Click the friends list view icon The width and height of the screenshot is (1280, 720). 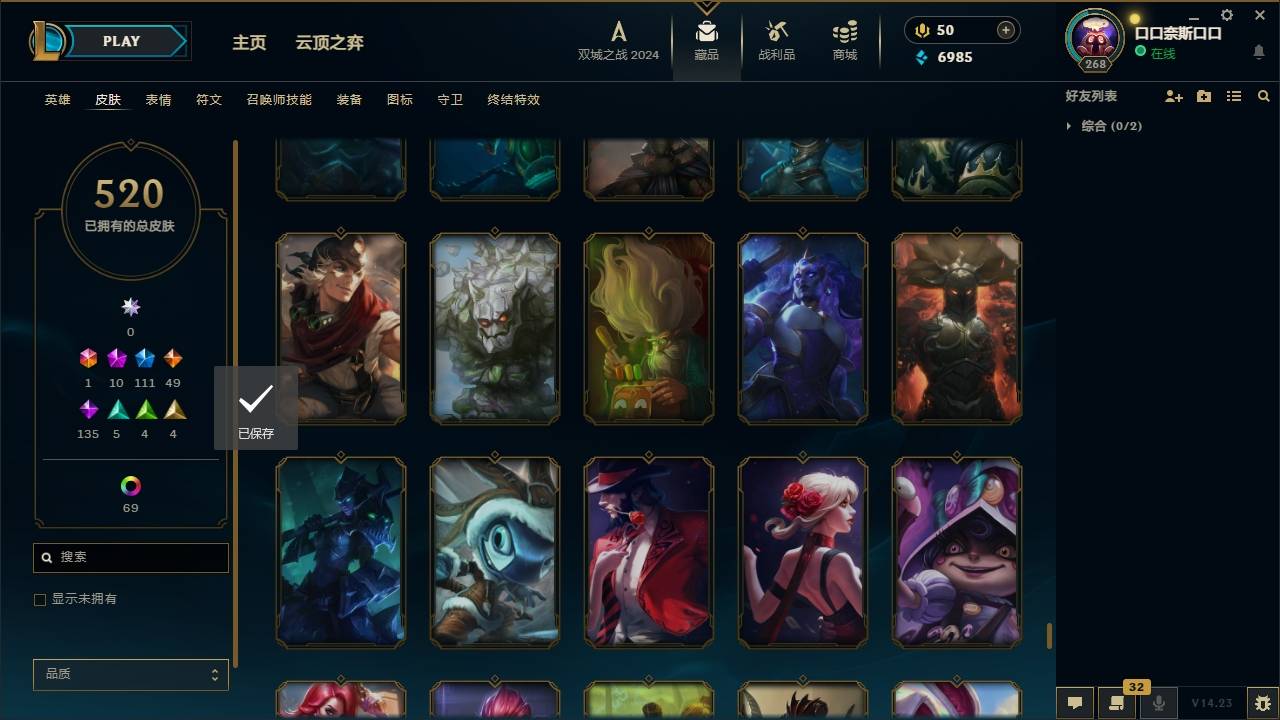pos(1234,96)
